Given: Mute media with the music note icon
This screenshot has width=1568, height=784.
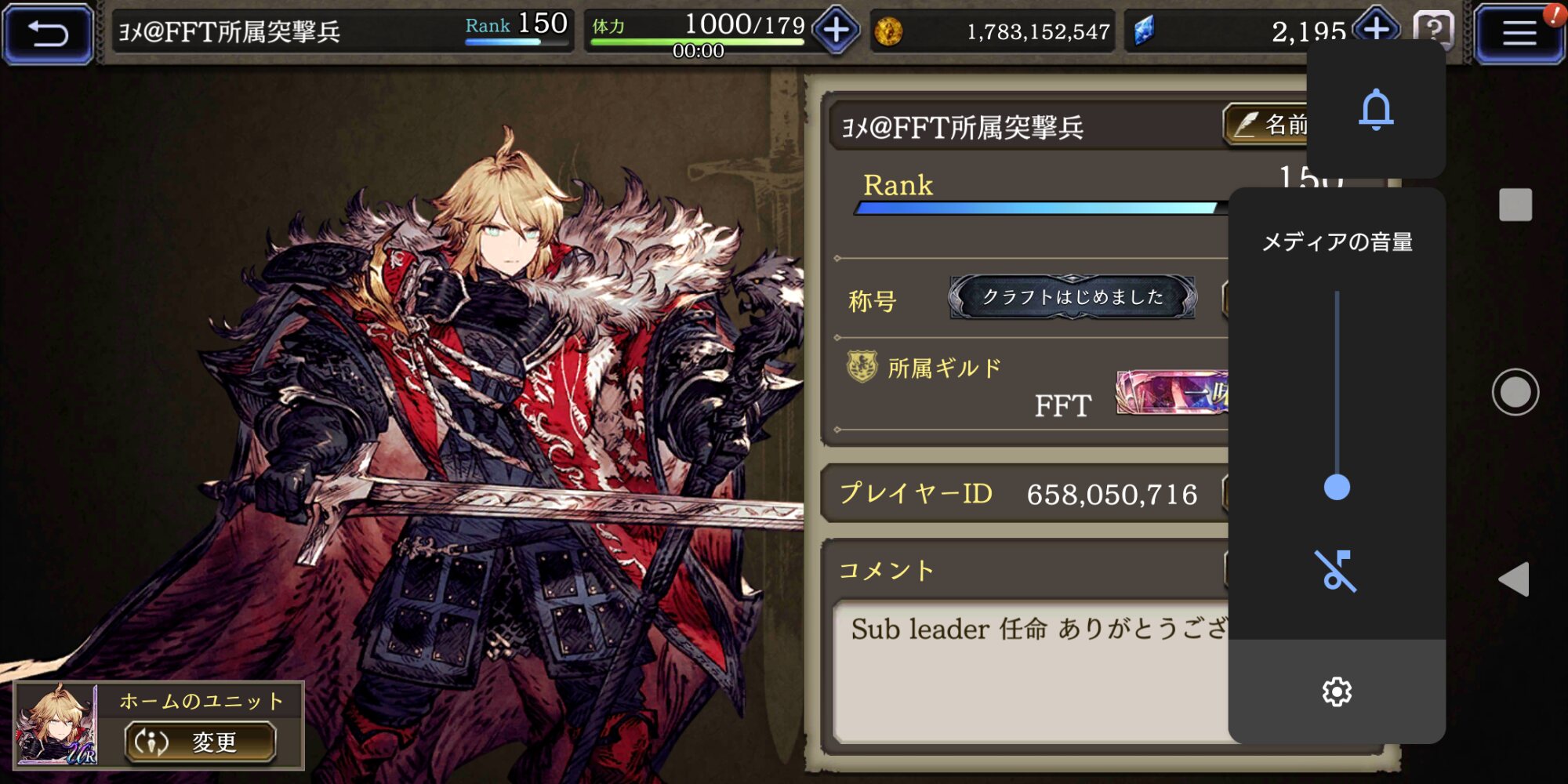Looking at the screenshot, I should point(1336,570).
